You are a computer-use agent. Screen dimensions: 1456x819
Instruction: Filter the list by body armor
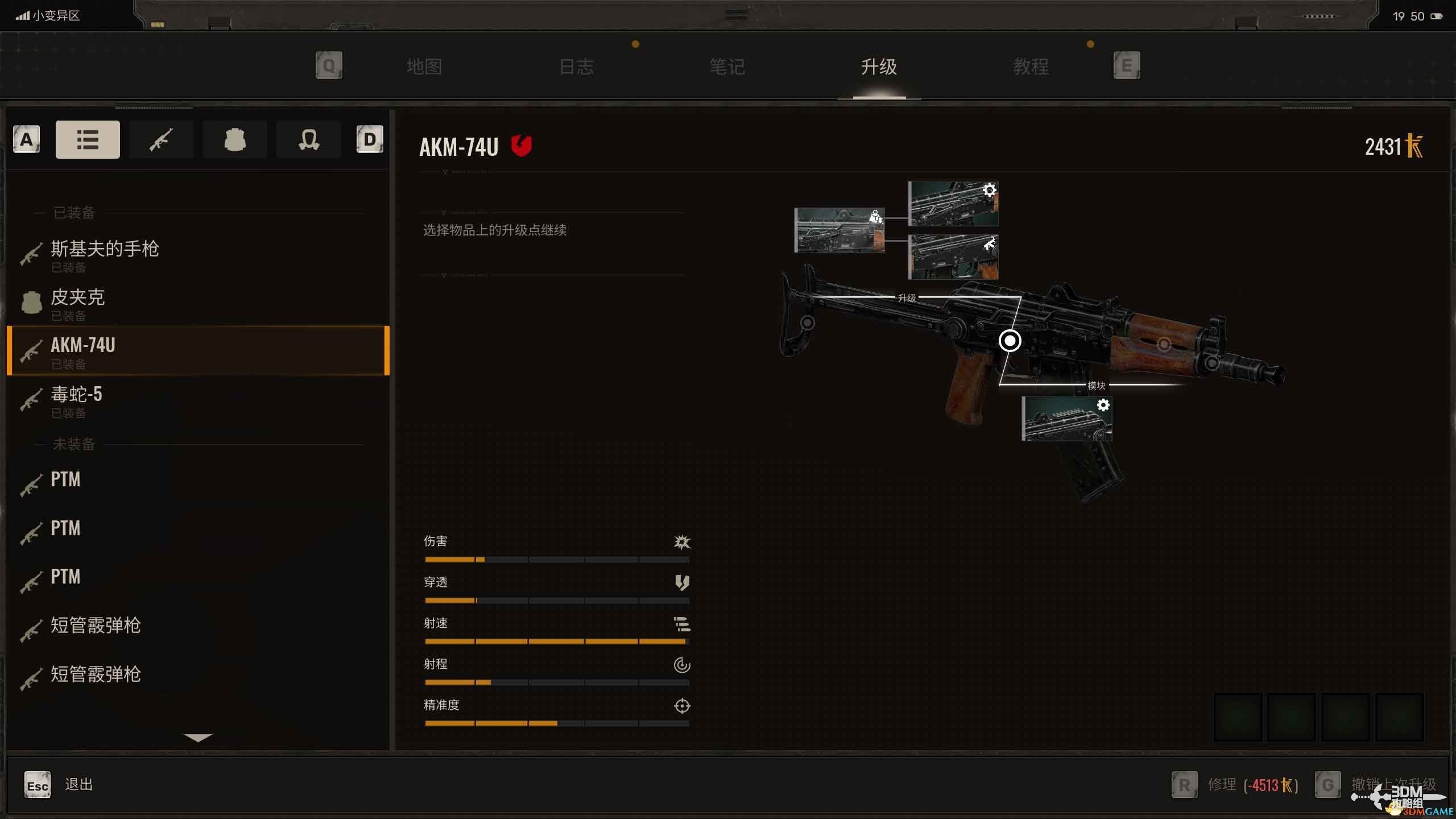point(234,139)
